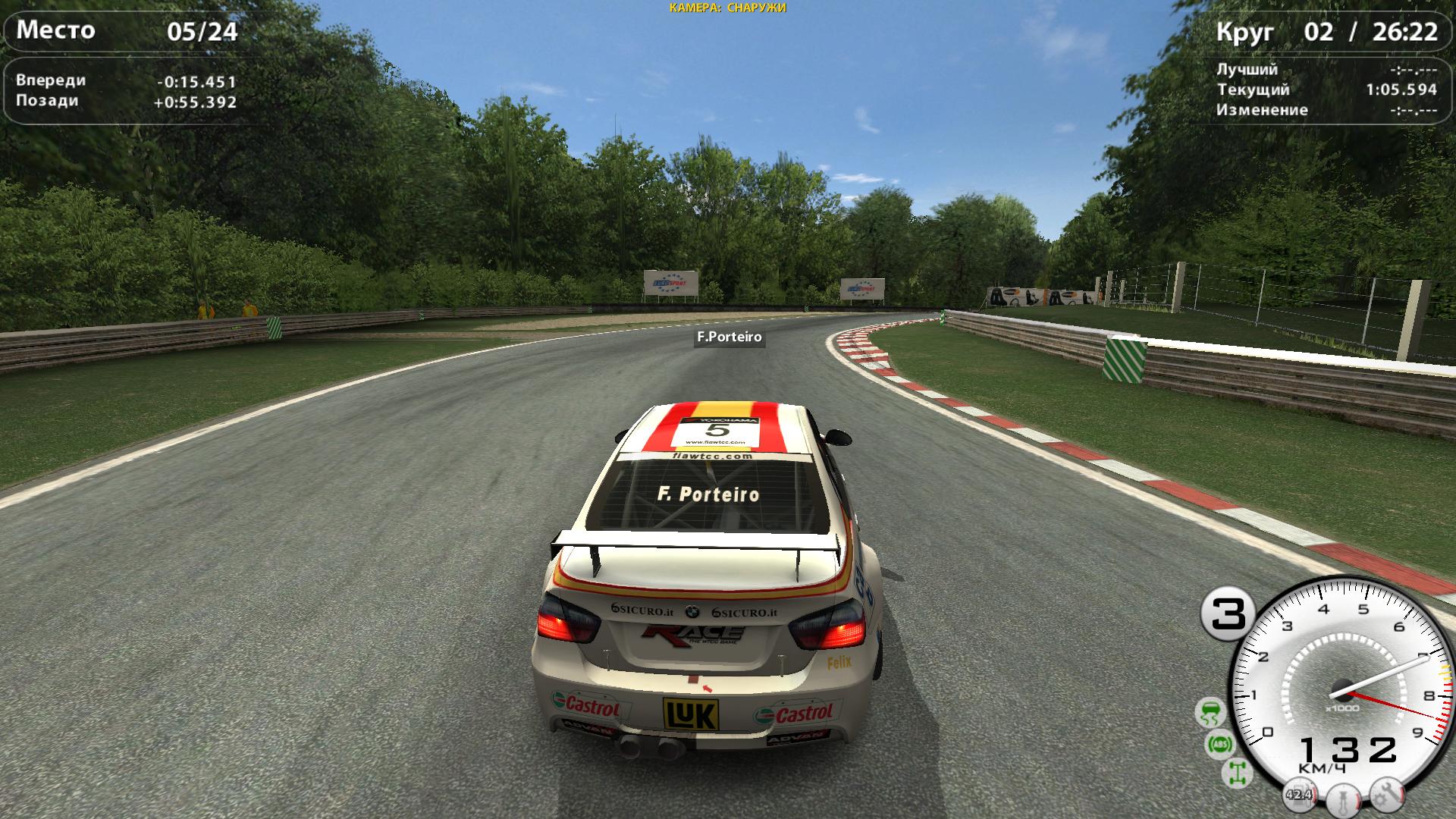
Task: Click the fuel pump gauge icon
Action: pyautogui.click(x=1299, y=795)
